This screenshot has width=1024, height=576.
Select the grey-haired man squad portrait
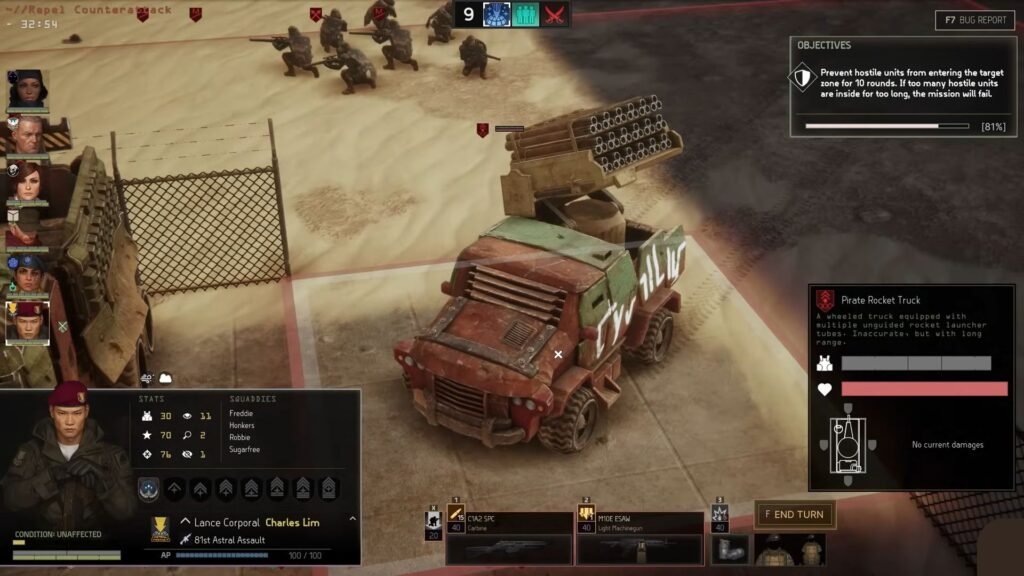click(27, 135)
